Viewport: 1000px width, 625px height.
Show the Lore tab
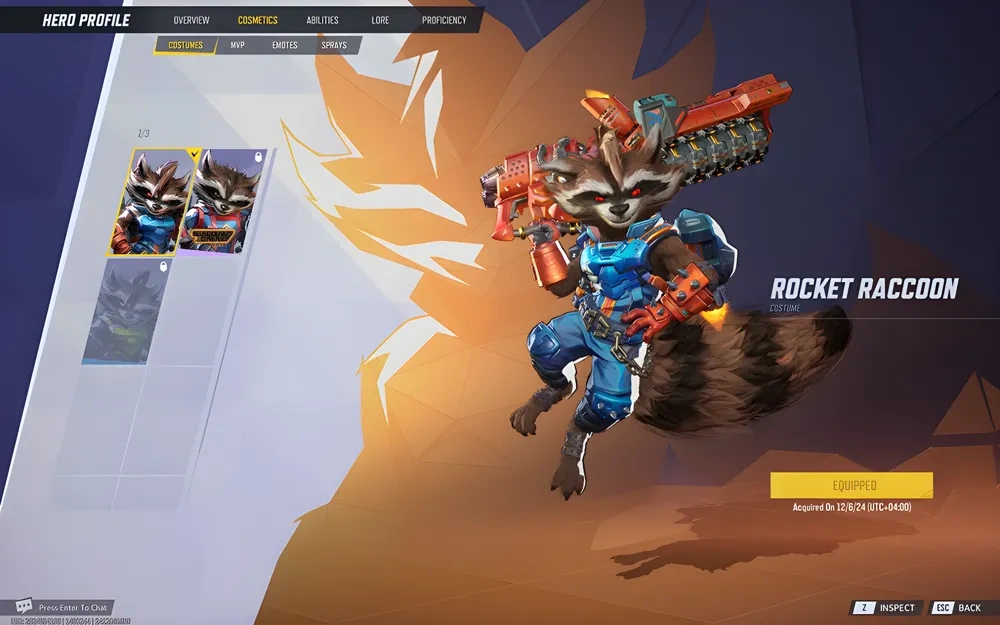pos(380,20)
